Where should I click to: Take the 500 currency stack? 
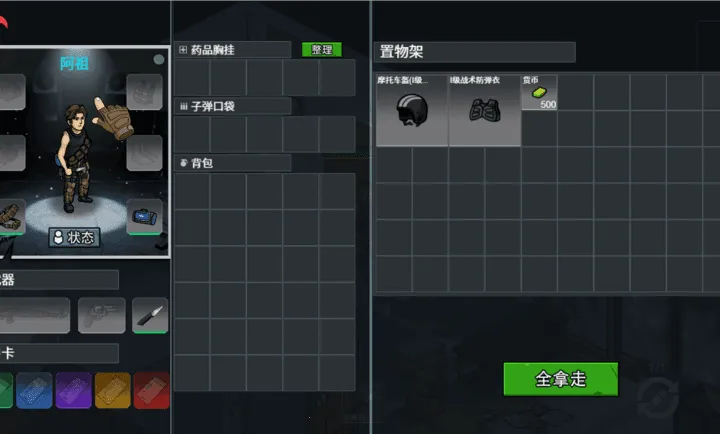[540, 93]
